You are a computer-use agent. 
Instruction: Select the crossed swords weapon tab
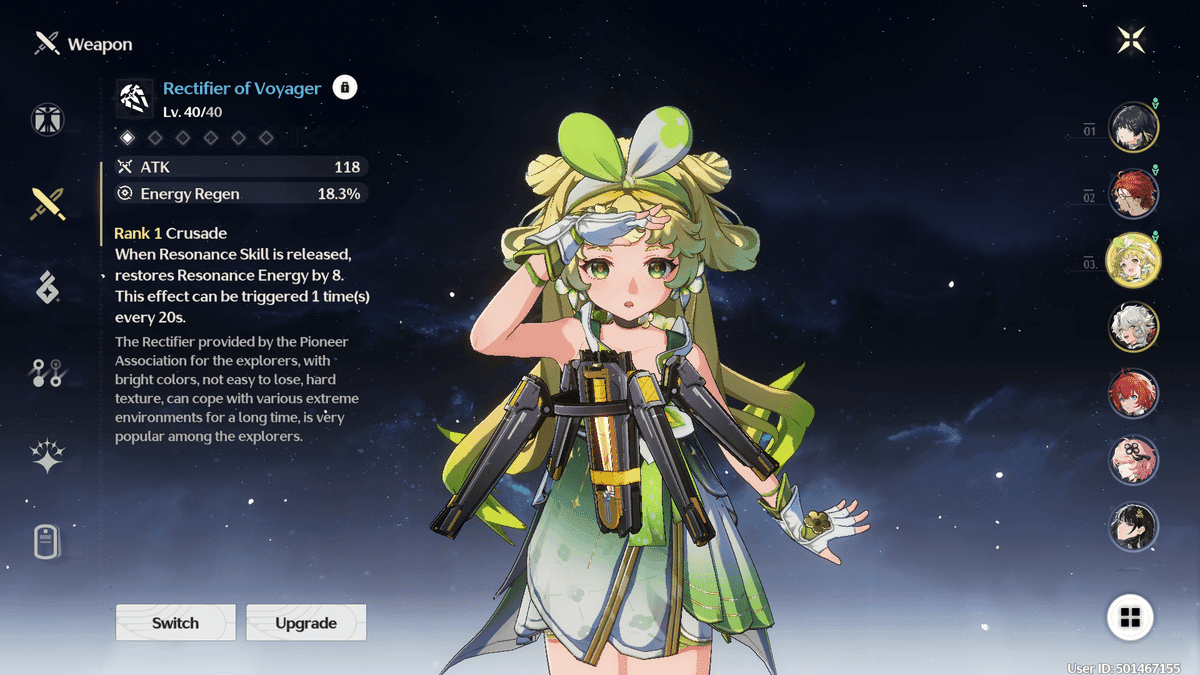point(47,204)
